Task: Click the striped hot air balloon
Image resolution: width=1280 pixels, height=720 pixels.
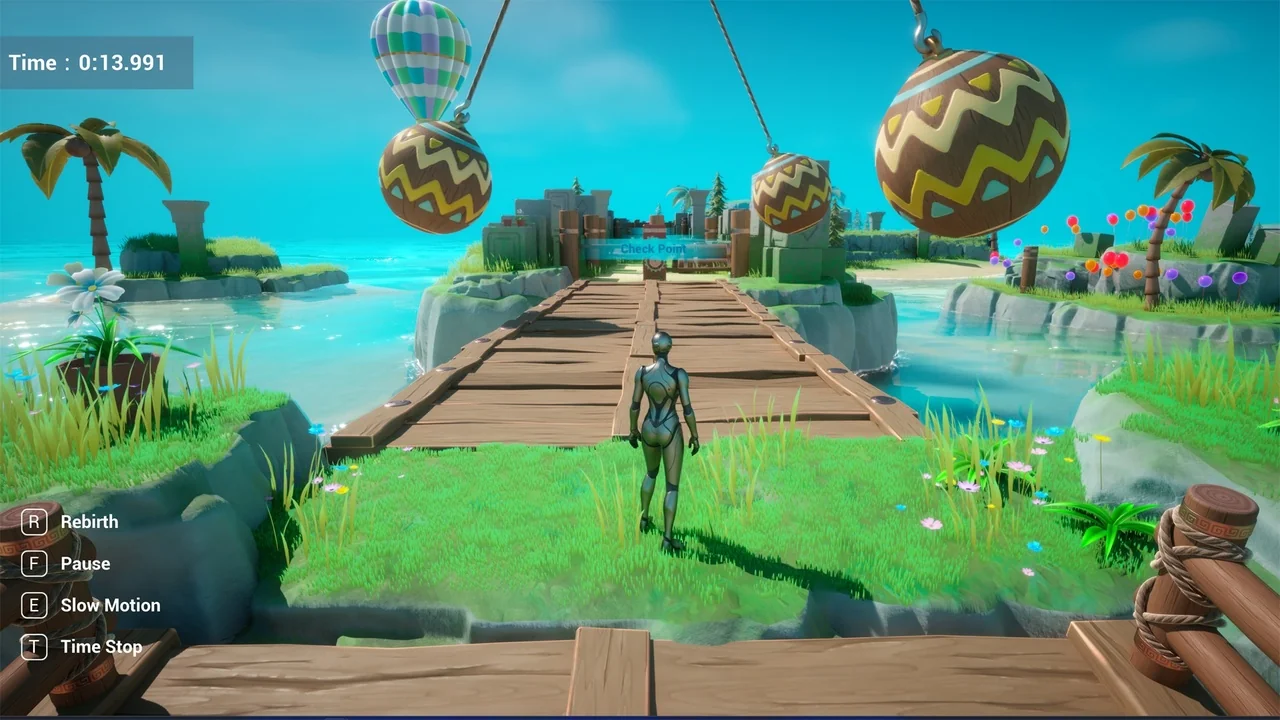Action: pos(420,55)
